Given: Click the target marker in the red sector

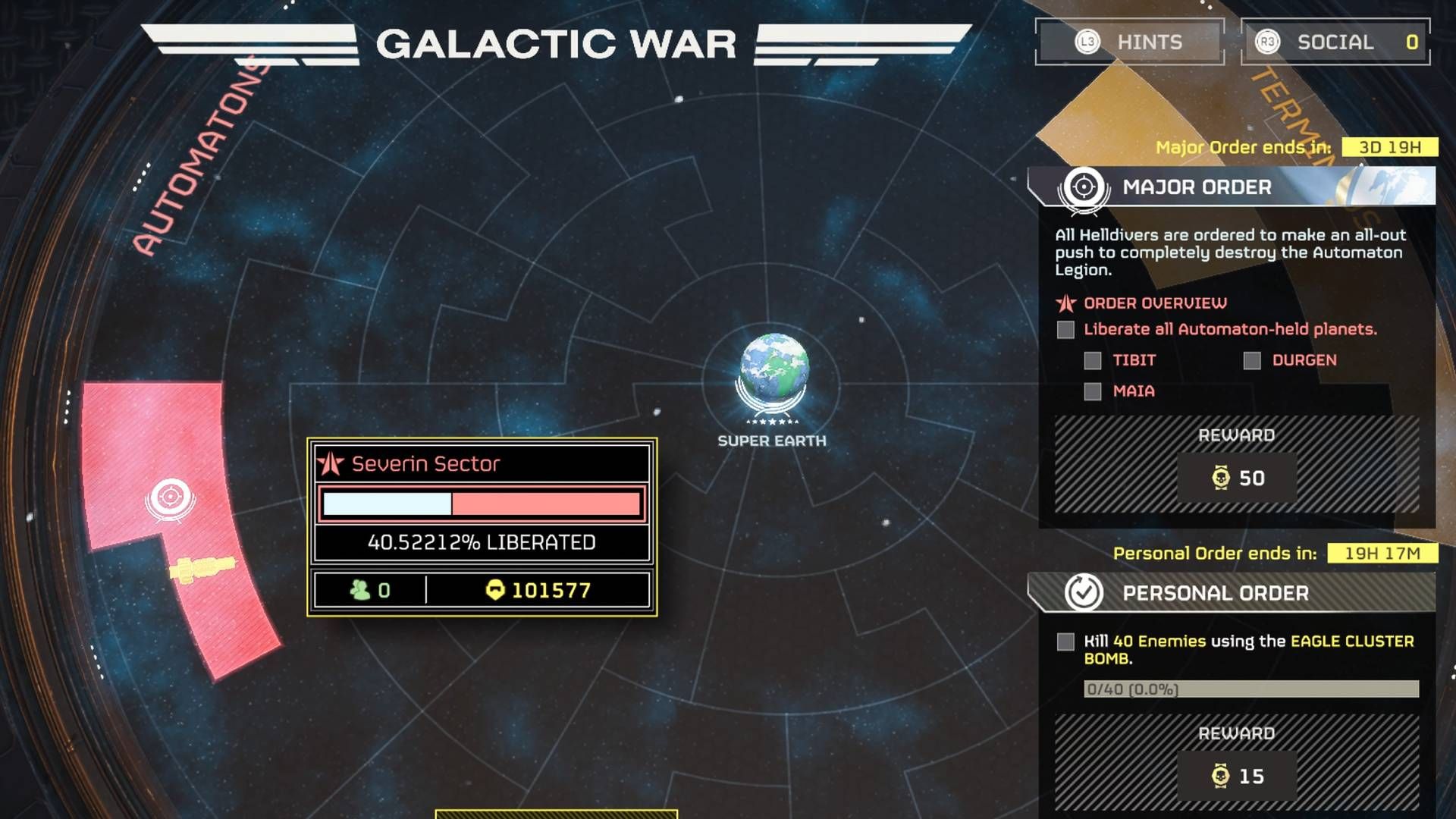Looking at the screenshot, I should (x=170, y=498).
